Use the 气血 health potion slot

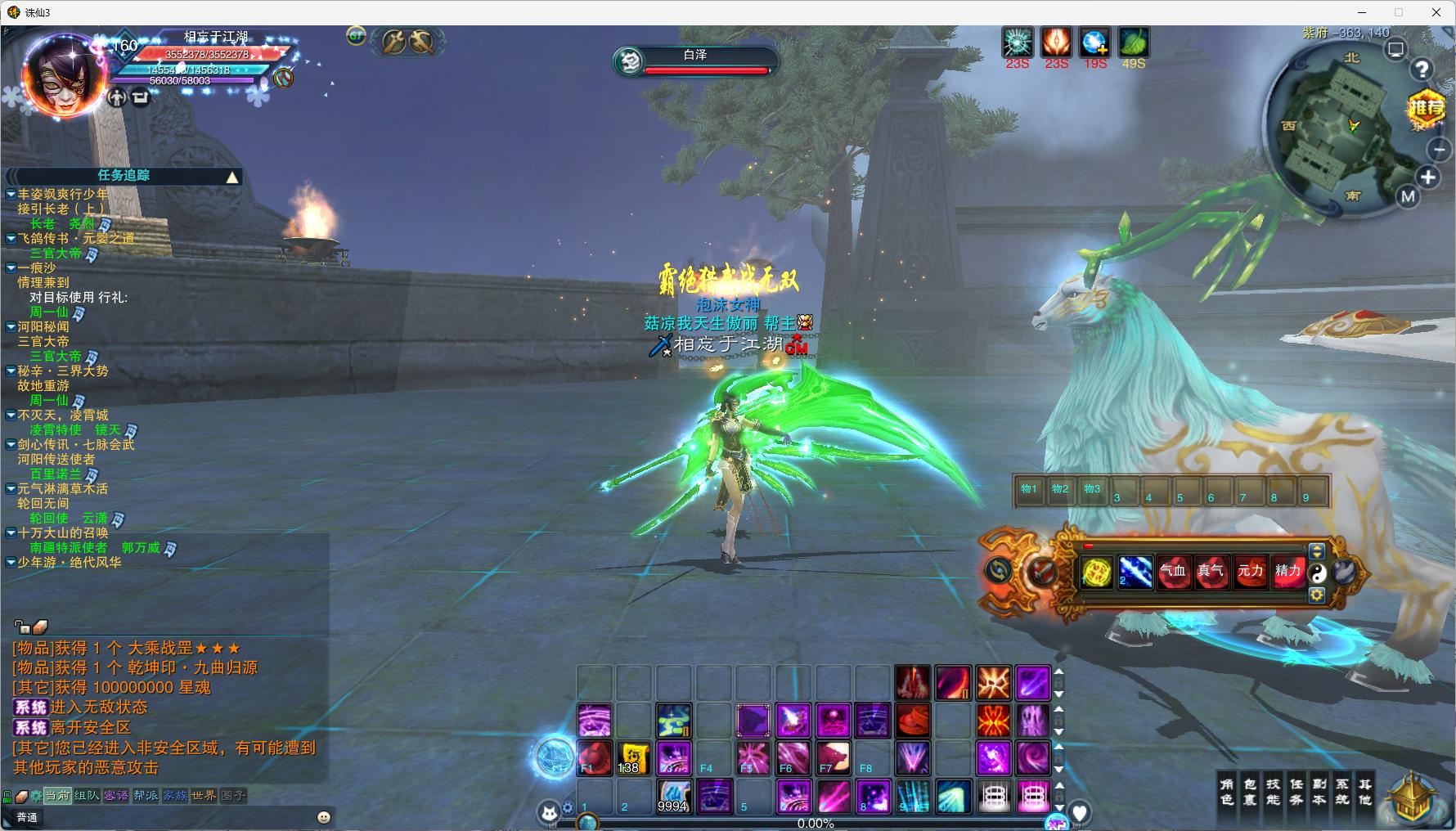click(1173, 572)
